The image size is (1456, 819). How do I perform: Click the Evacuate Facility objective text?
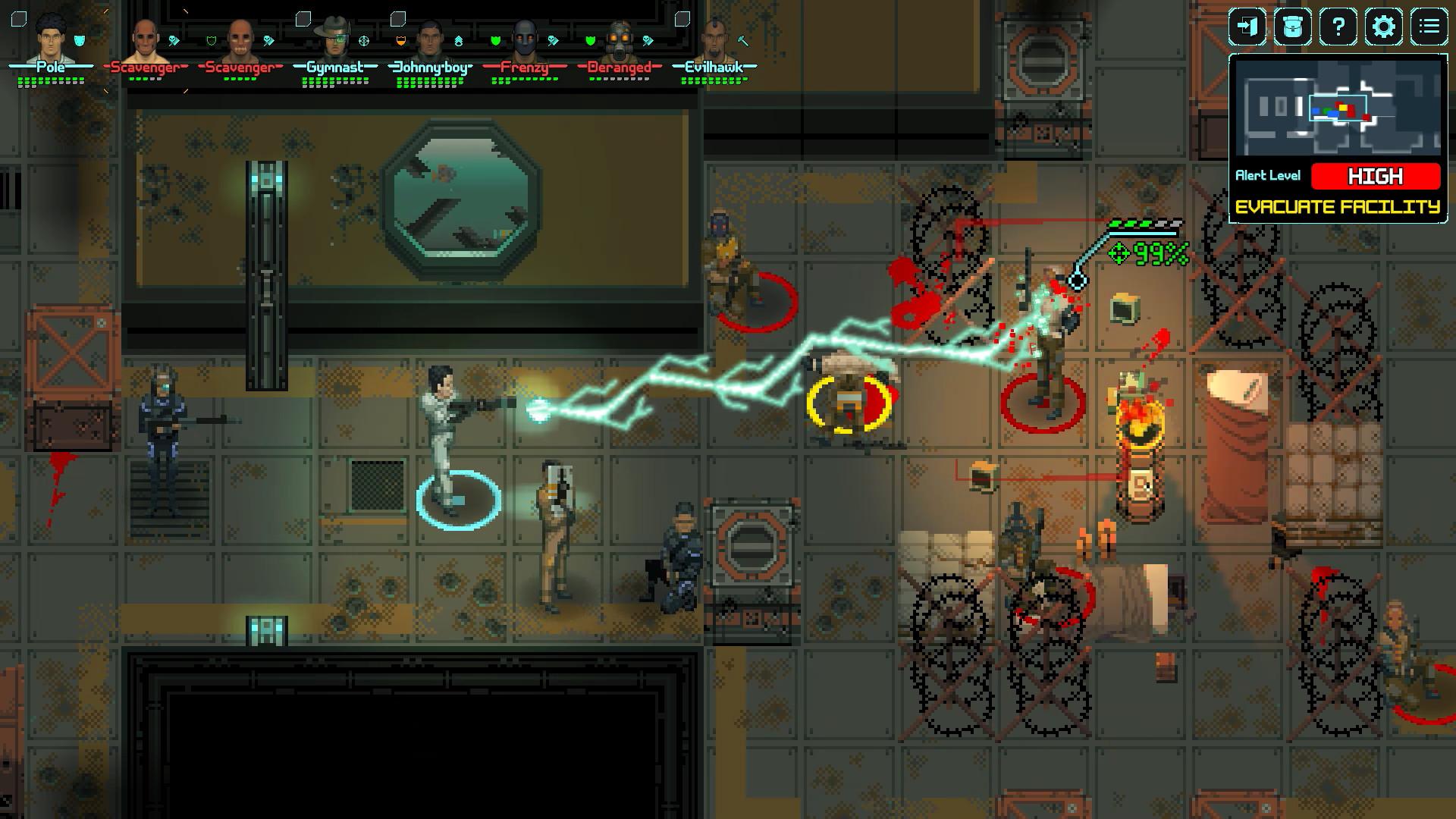click(x=1338, y=207)
